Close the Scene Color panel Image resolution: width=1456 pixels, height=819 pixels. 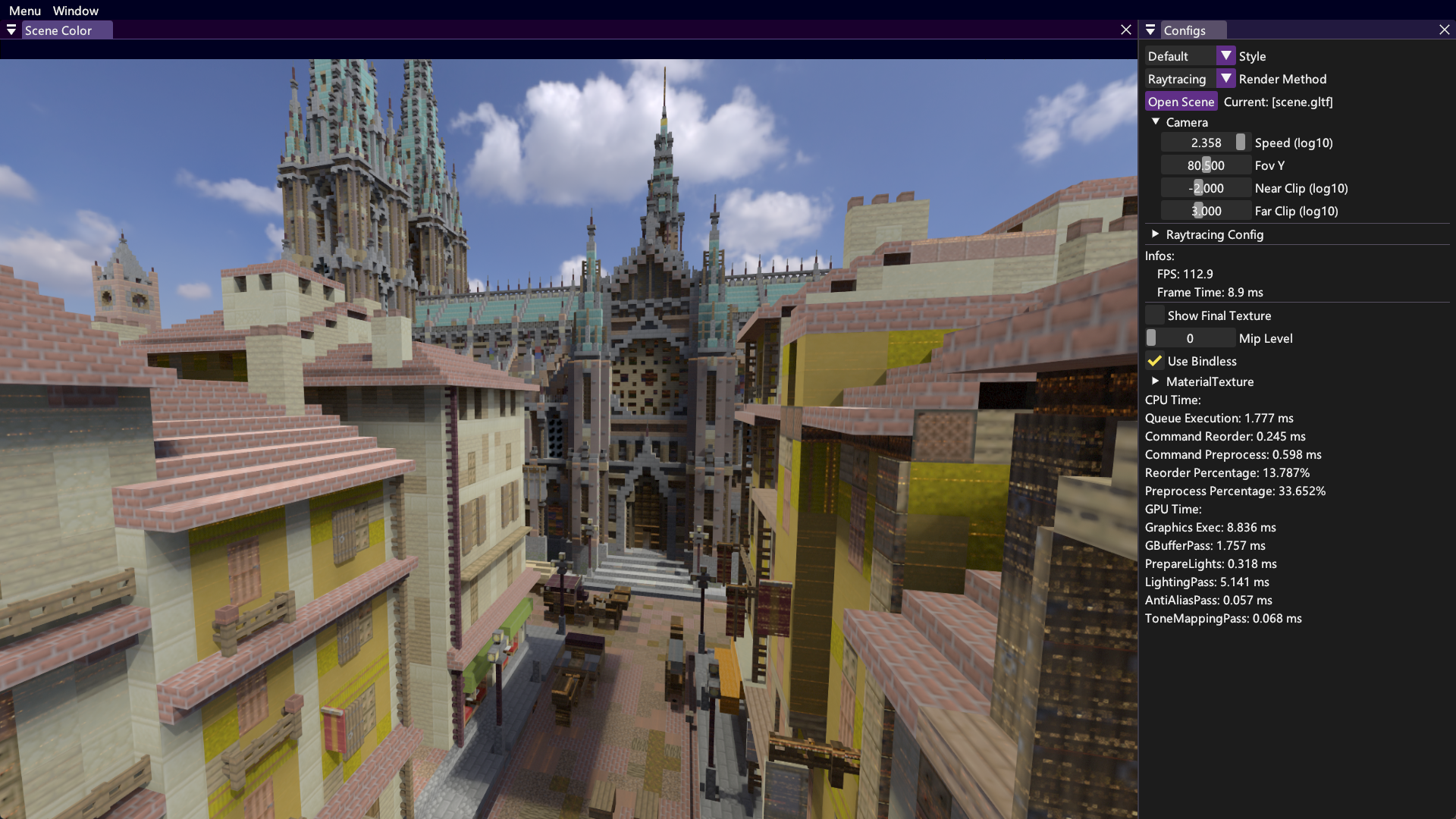click(x=1126, y=30)
